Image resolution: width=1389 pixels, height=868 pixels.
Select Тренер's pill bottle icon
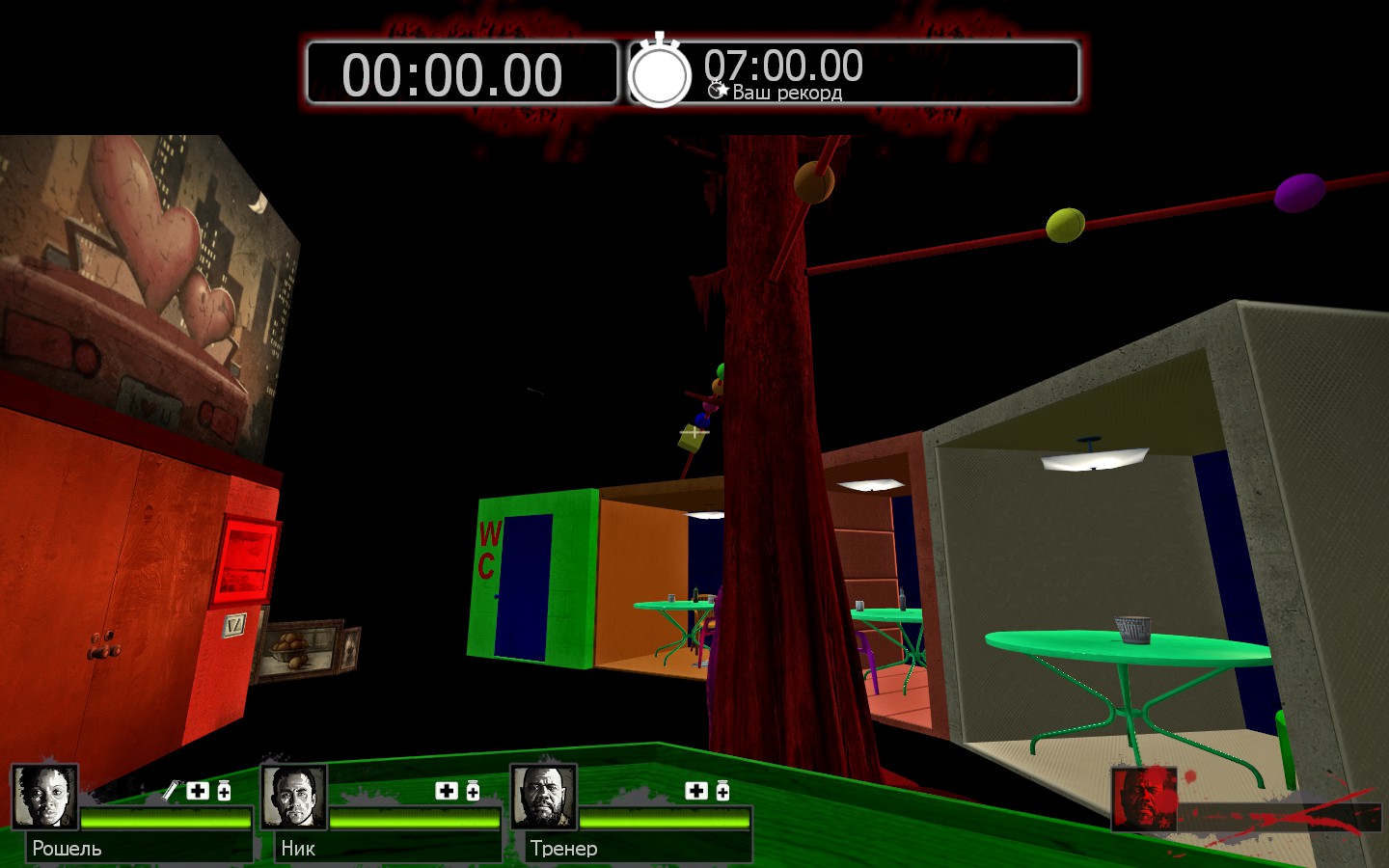722,791
